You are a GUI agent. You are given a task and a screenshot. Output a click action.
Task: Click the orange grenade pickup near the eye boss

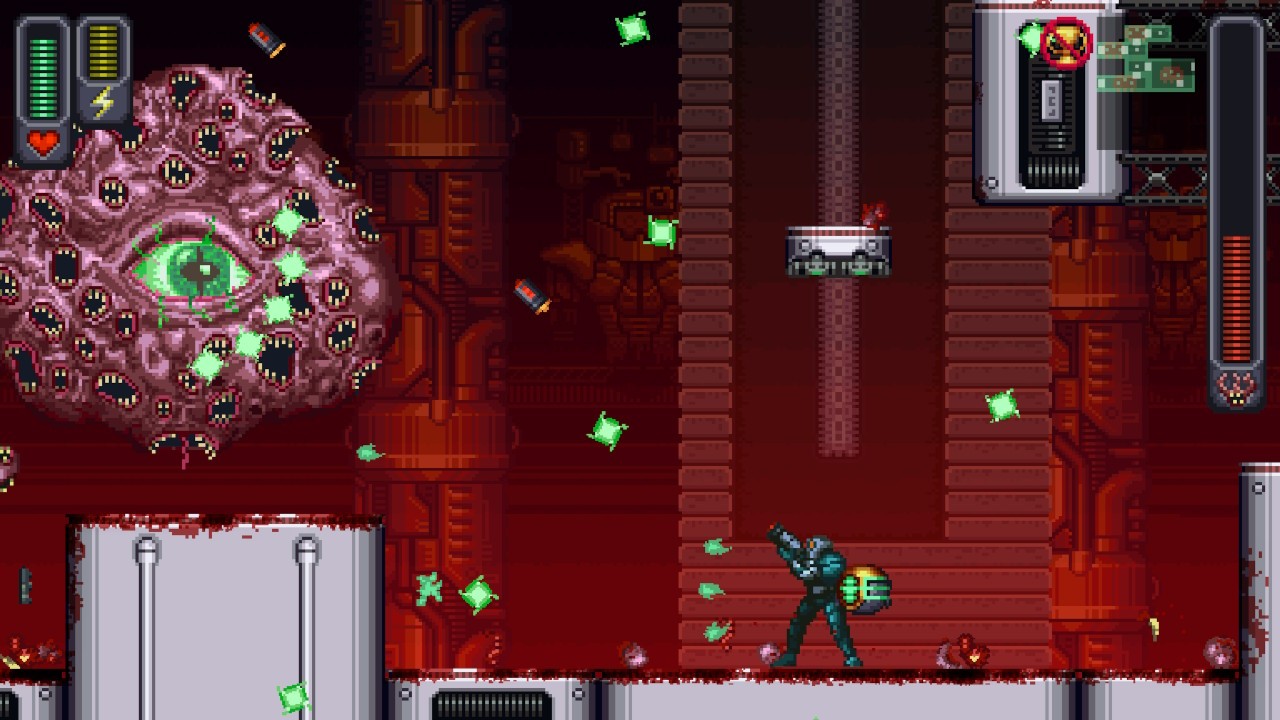pos(263,40)
